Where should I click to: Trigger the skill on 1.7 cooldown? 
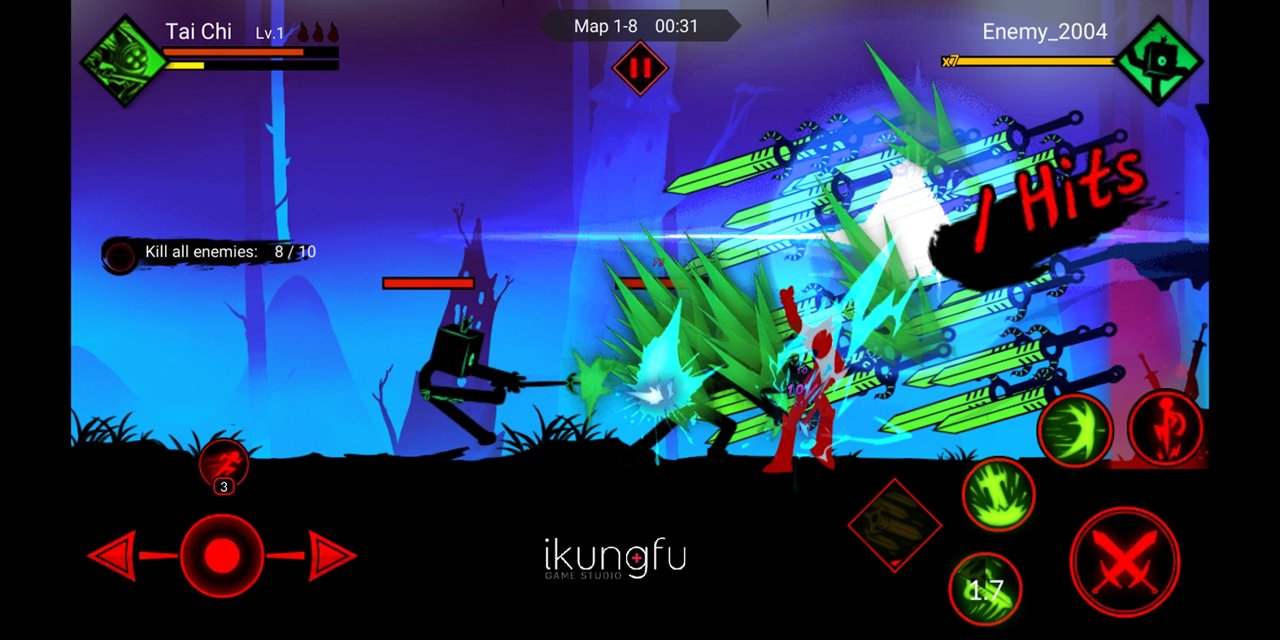(985, 589)
